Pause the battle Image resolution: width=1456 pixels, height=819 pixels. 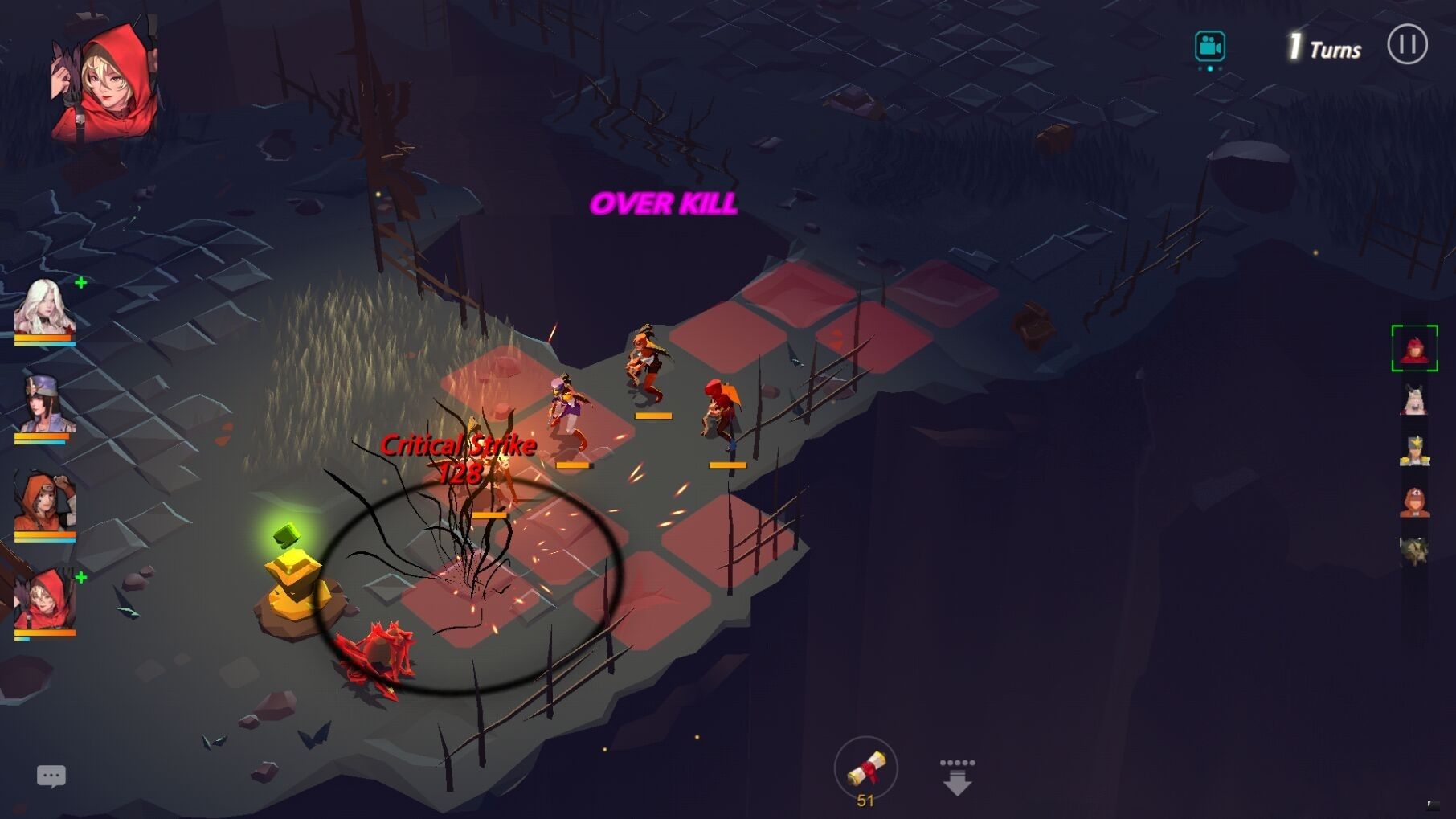1407,44
